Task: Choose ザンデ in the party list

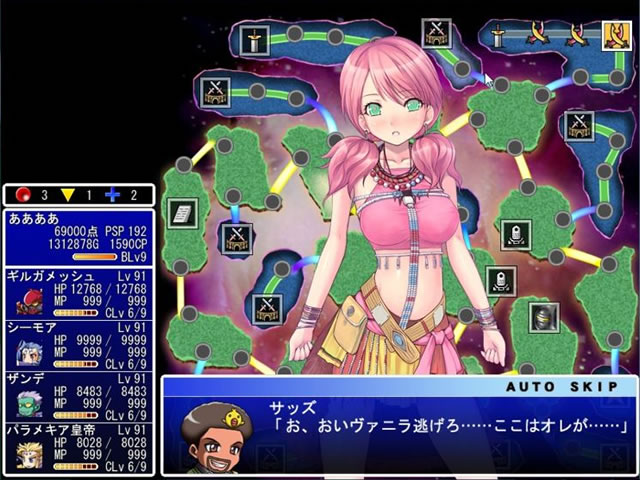Action: pyautogui.click(x=78, y=396)
